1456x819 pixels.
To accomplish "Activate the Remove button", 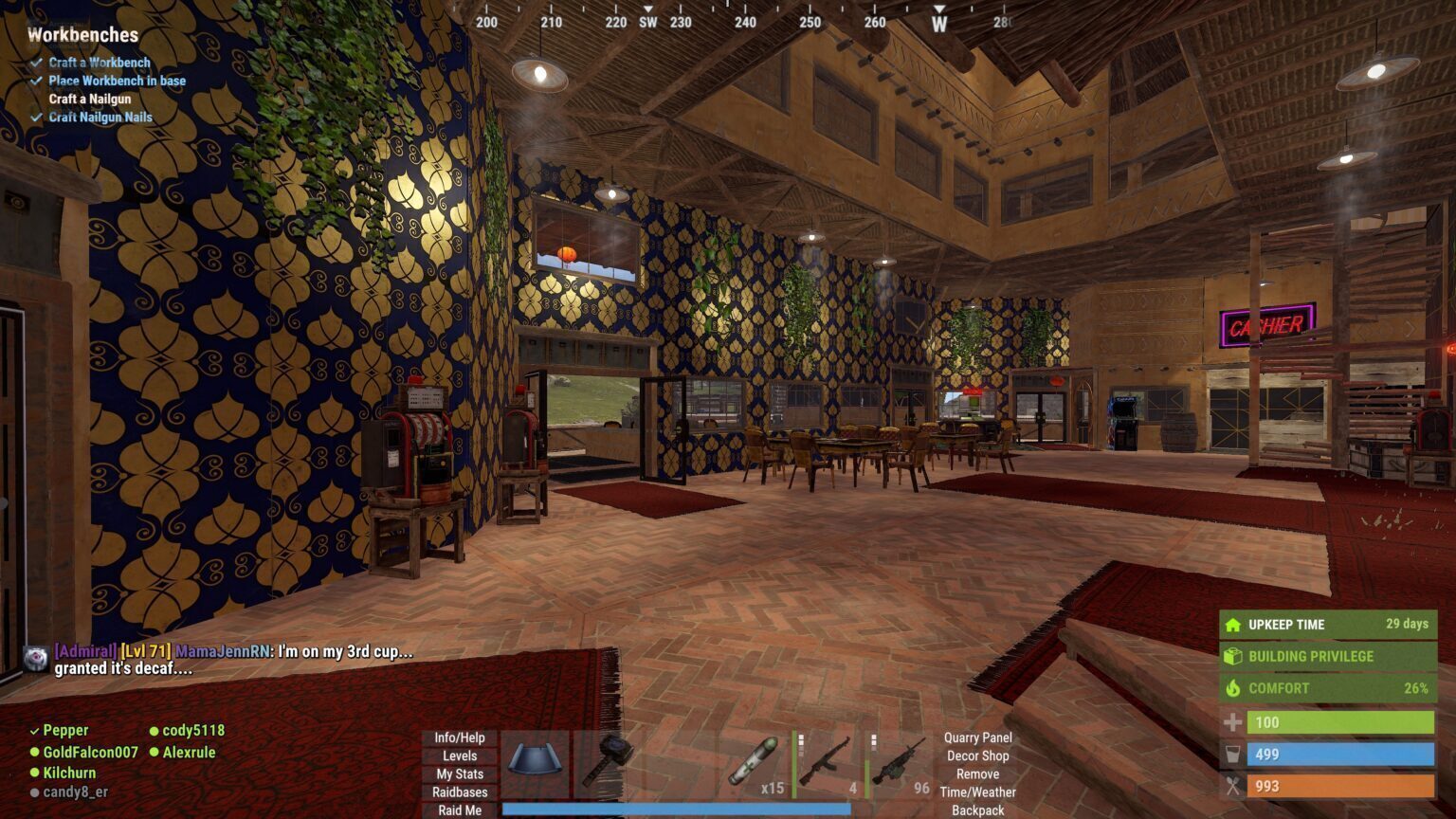I will [977, 773].
